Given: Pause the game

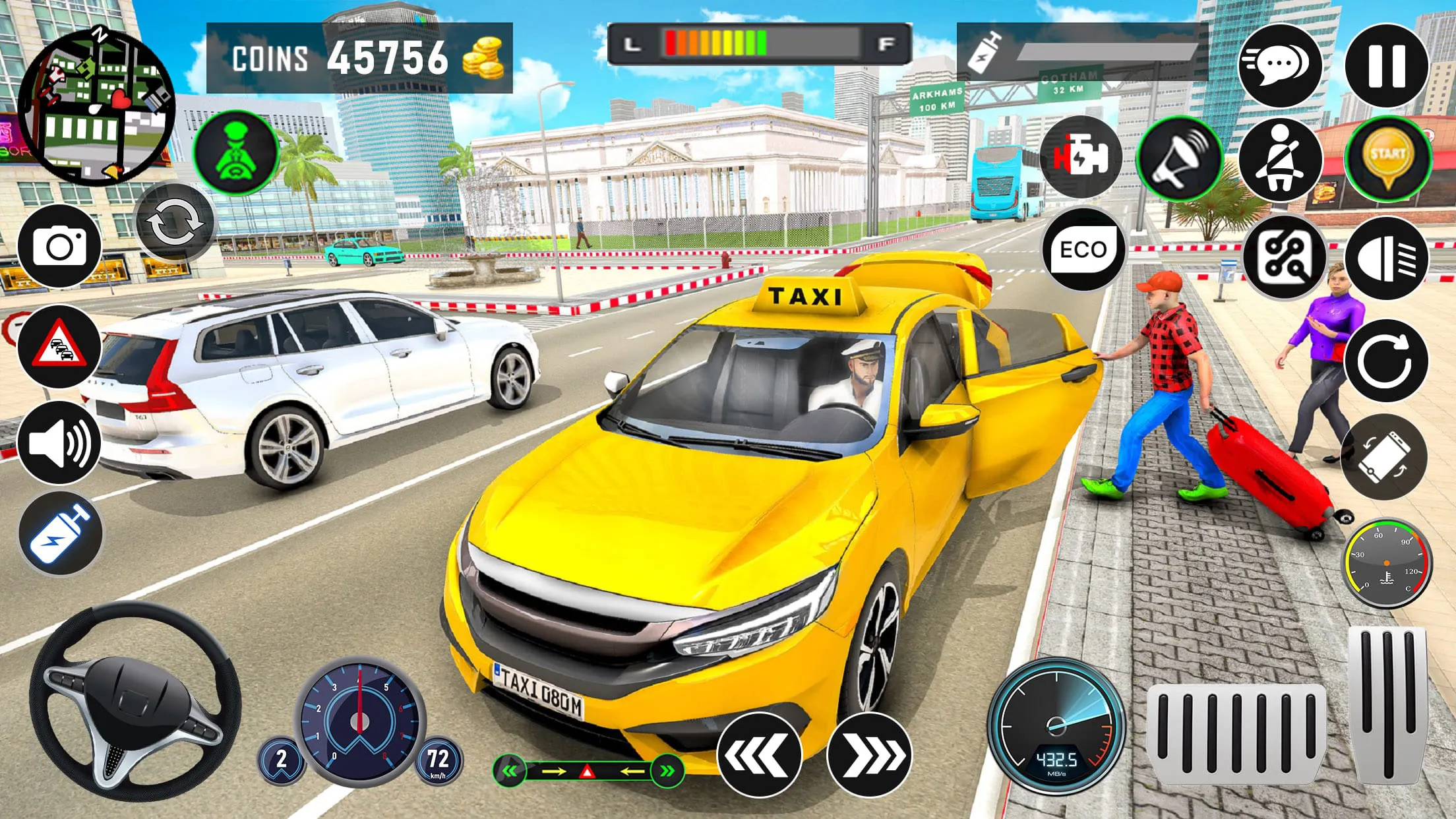Looking at the screenshot, I should point(1387,65).
